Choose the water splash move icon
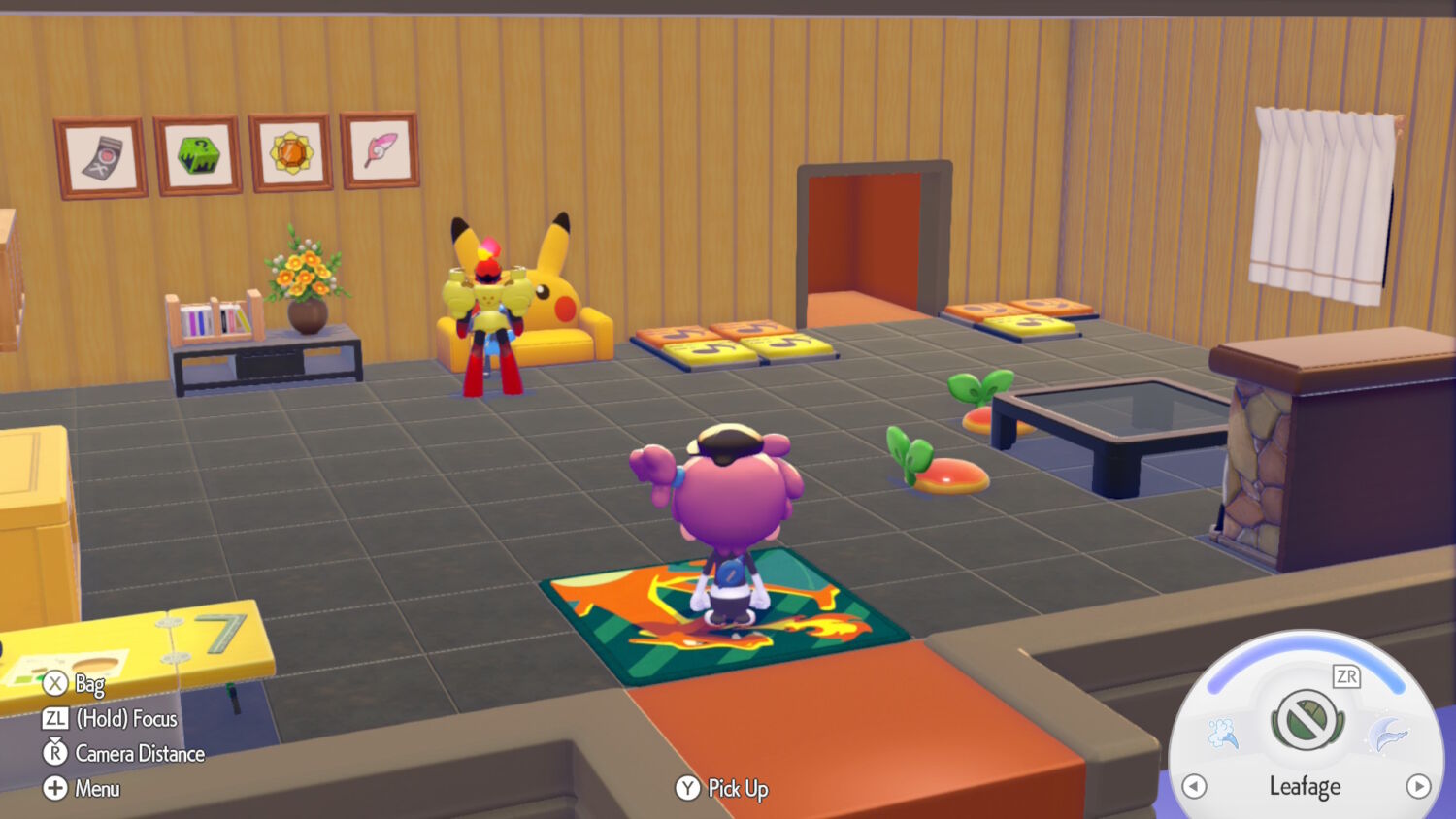1456x819 pixels. (x=1224, y=734)
